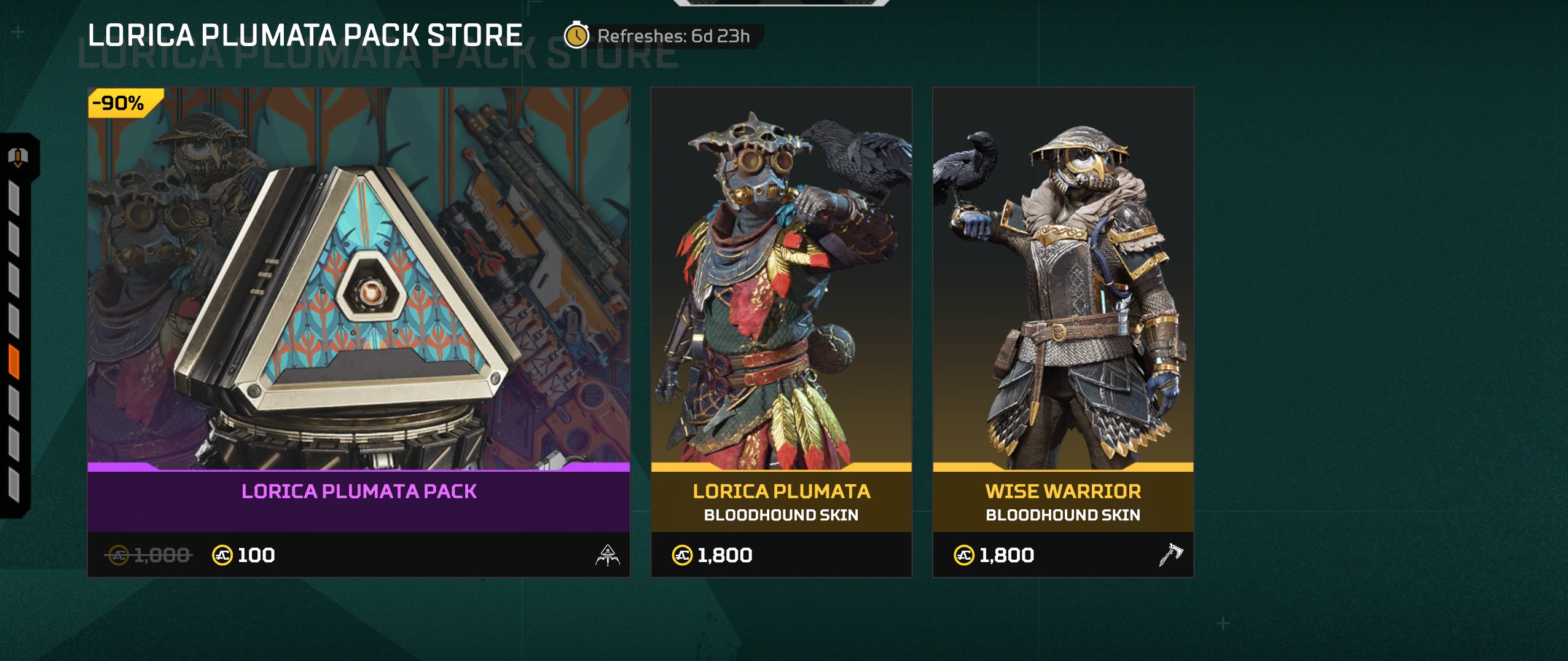Viewport: 1568px width, 661px height.
Task: Click the orange highlighted sidebar page marker
Action: (x=14, y=362)
